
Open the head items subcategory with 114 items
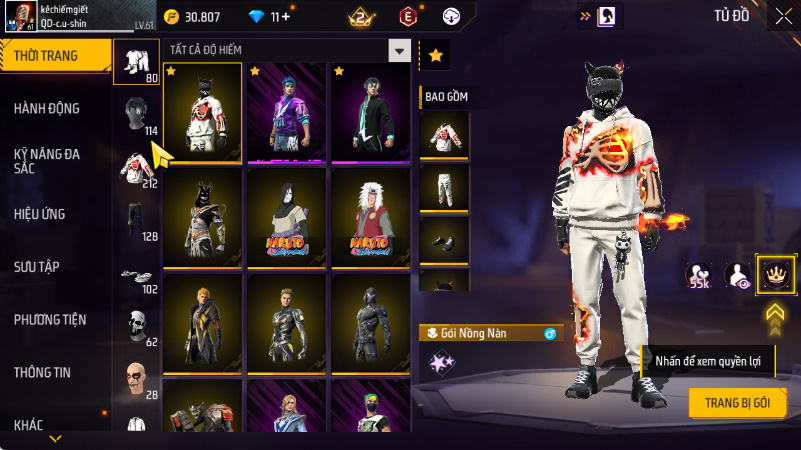(136, 117)
